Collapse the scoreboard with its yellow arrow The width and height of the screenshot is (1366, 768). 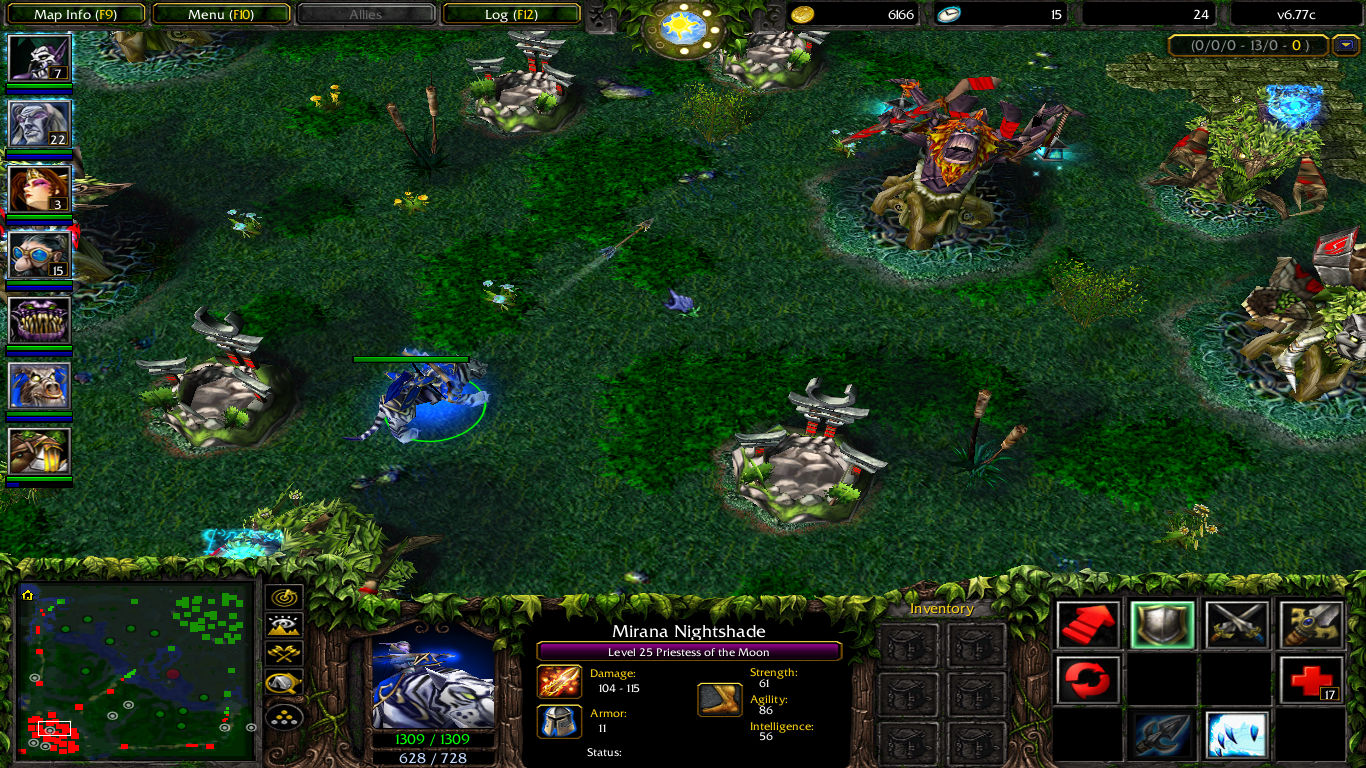tap(1345, 45)
